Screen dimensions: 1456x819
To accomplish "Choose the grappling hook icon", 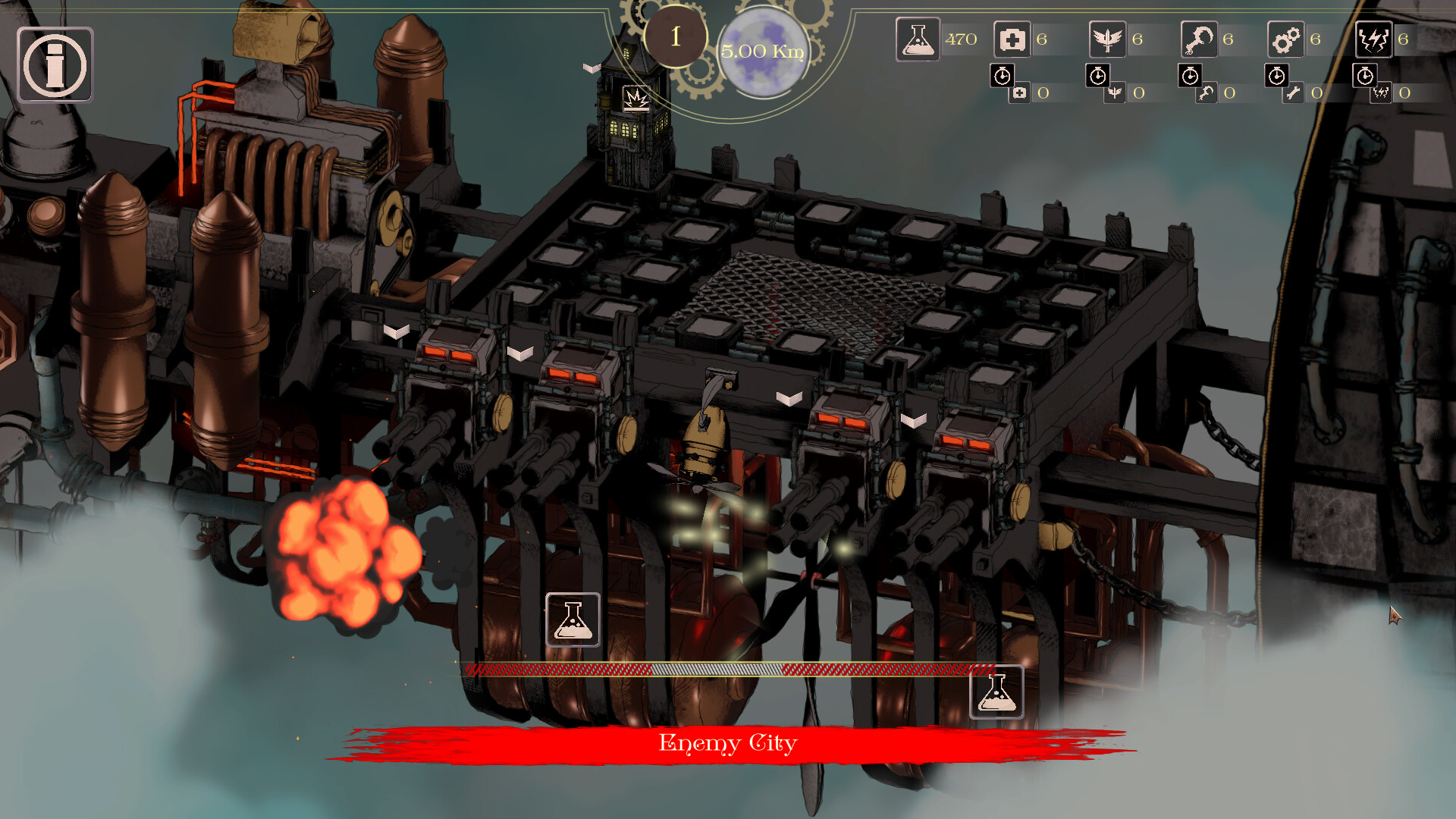I will click(x=1199, y=39).
